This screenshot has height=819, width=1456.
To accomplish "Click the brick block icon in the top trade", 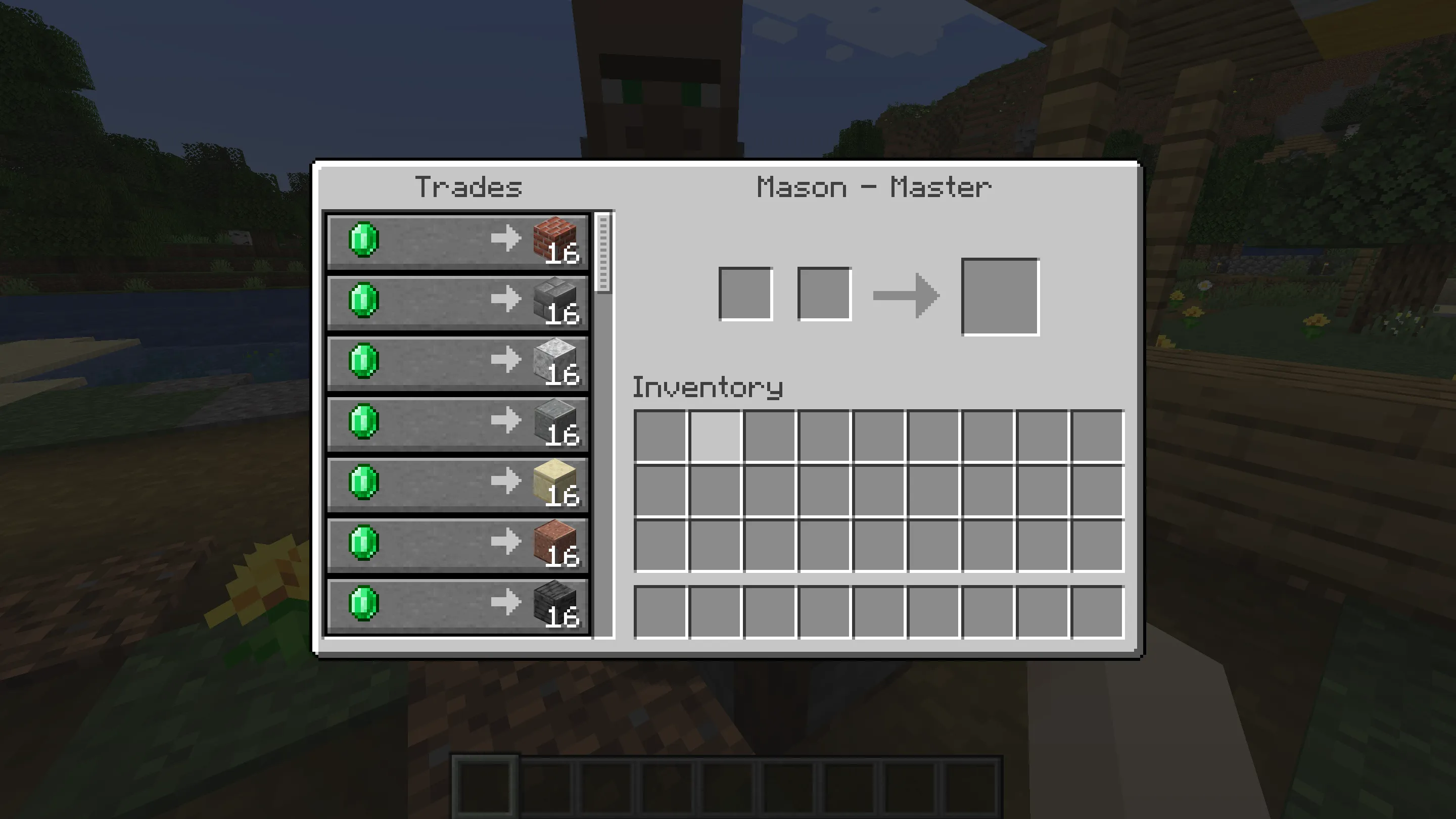I will [x=554, y=239].
